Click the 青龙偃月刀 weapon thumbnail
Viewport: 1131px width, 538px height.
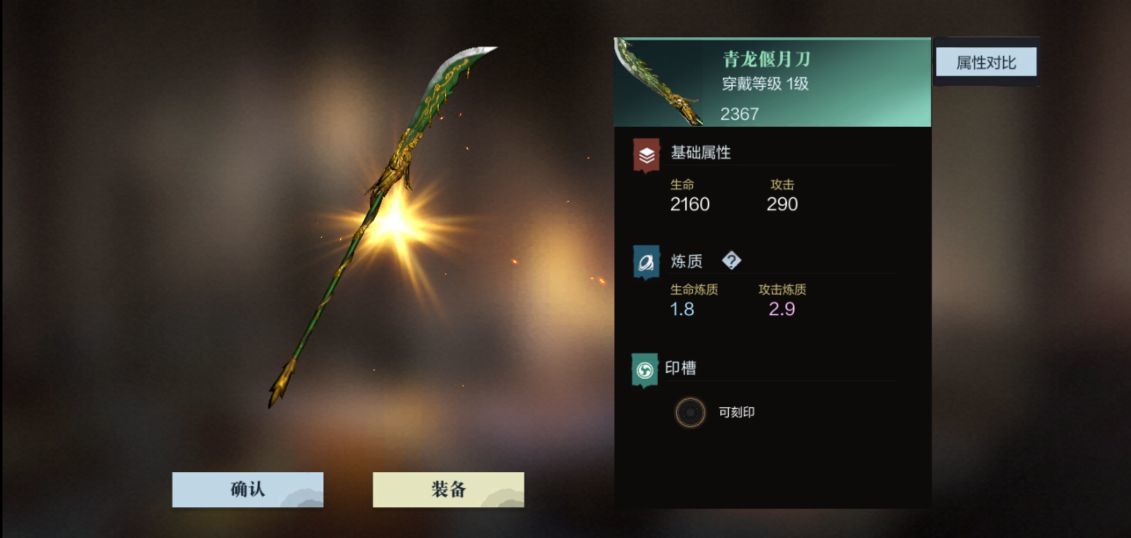[x=658, y=83]
